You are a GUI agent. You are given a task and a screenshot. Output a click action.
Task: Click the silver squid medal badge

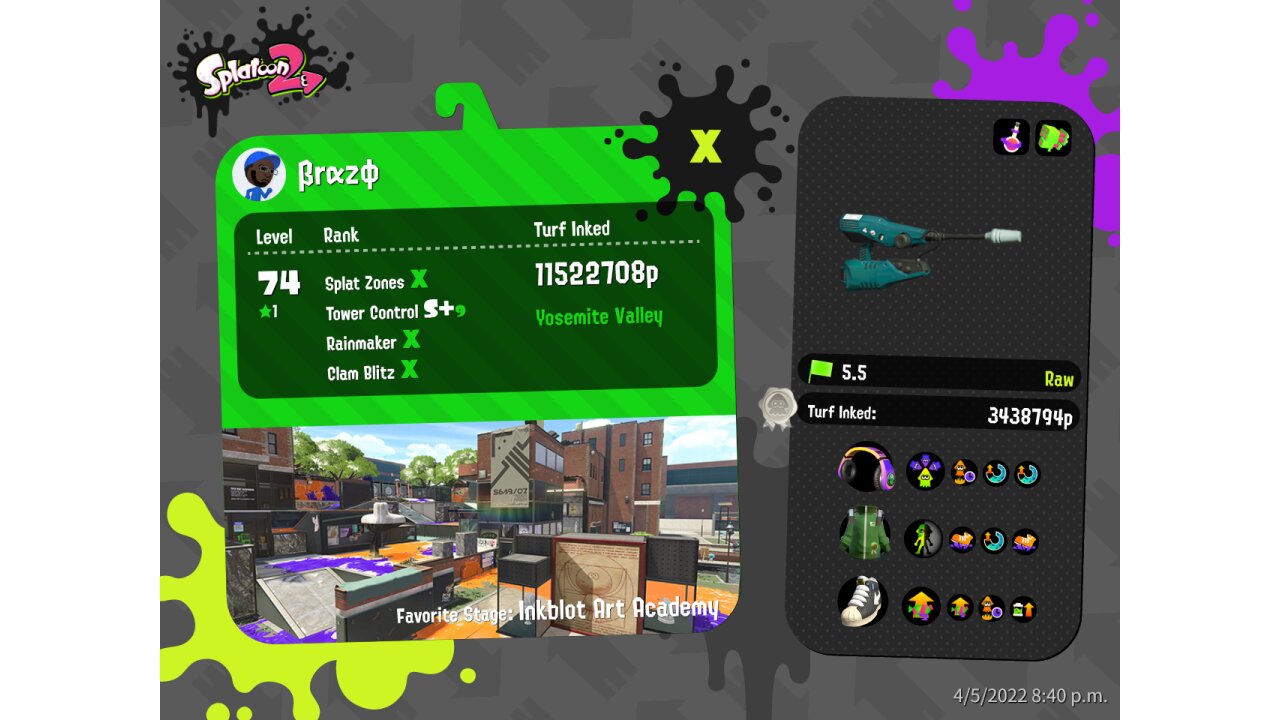(x=777, y=408)
